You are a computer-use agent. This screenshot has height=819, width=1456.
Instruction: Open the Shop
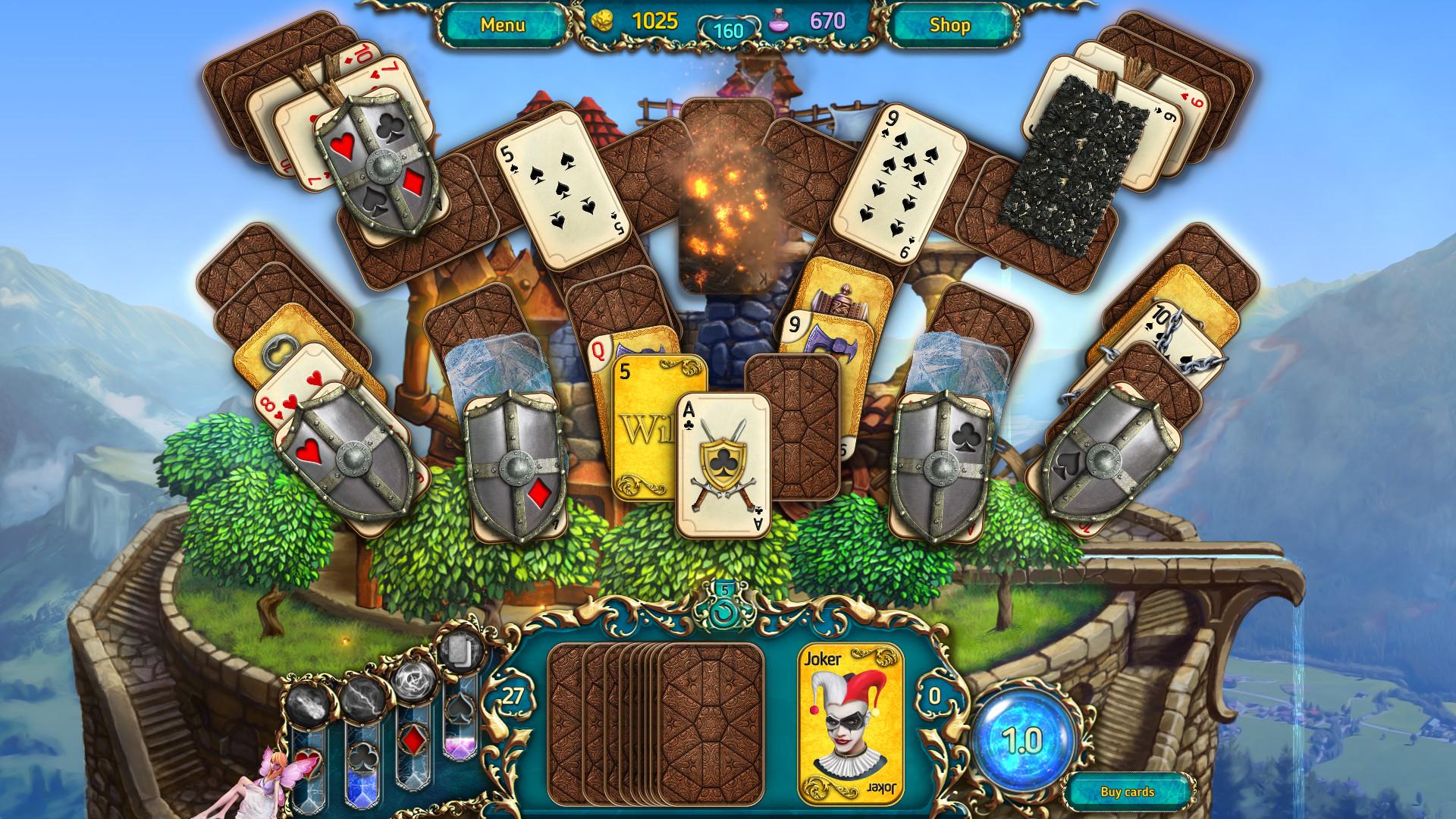[x=950, y=25]
